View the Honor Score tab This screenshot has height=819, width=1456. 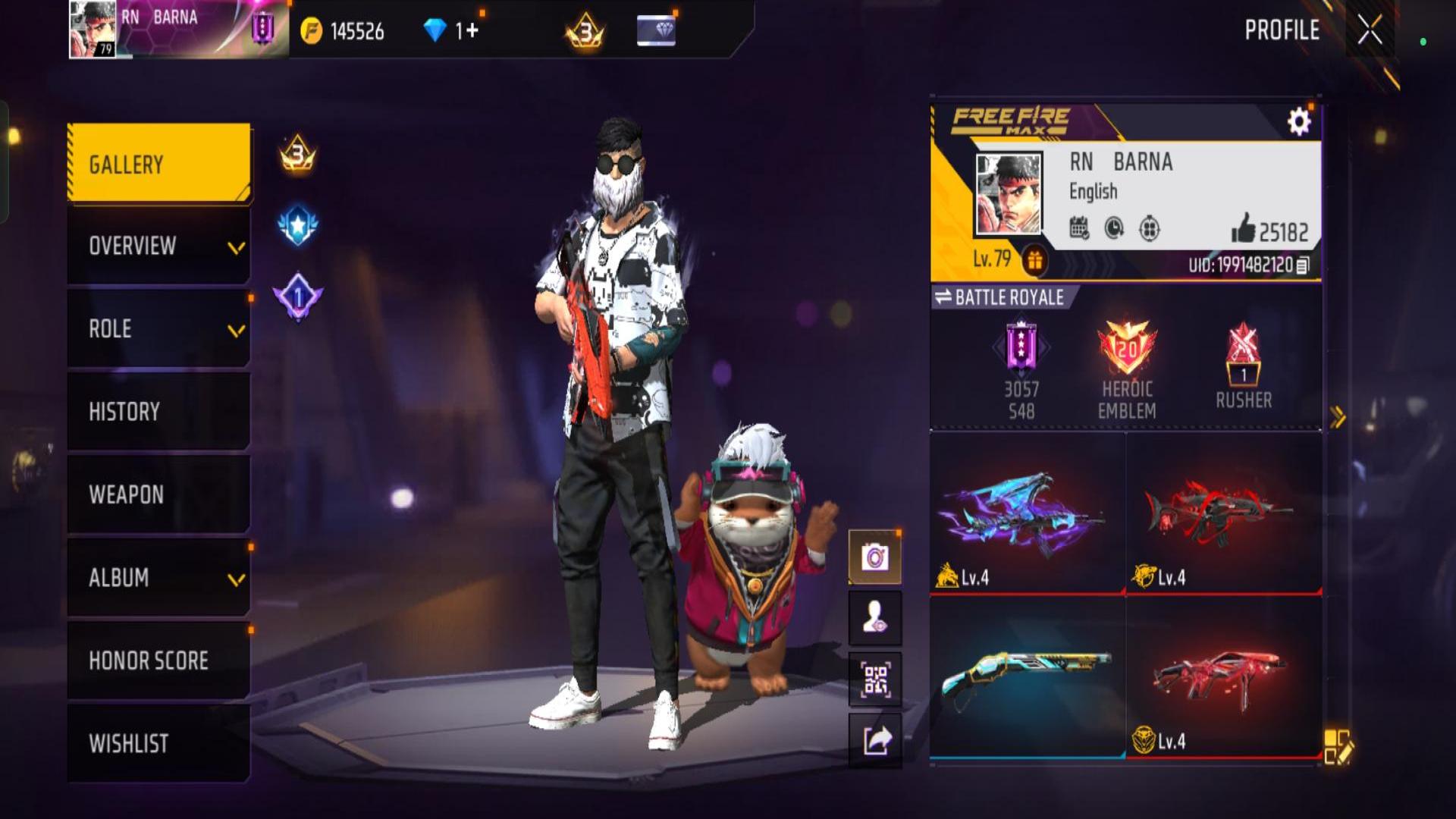coord(158,661)
